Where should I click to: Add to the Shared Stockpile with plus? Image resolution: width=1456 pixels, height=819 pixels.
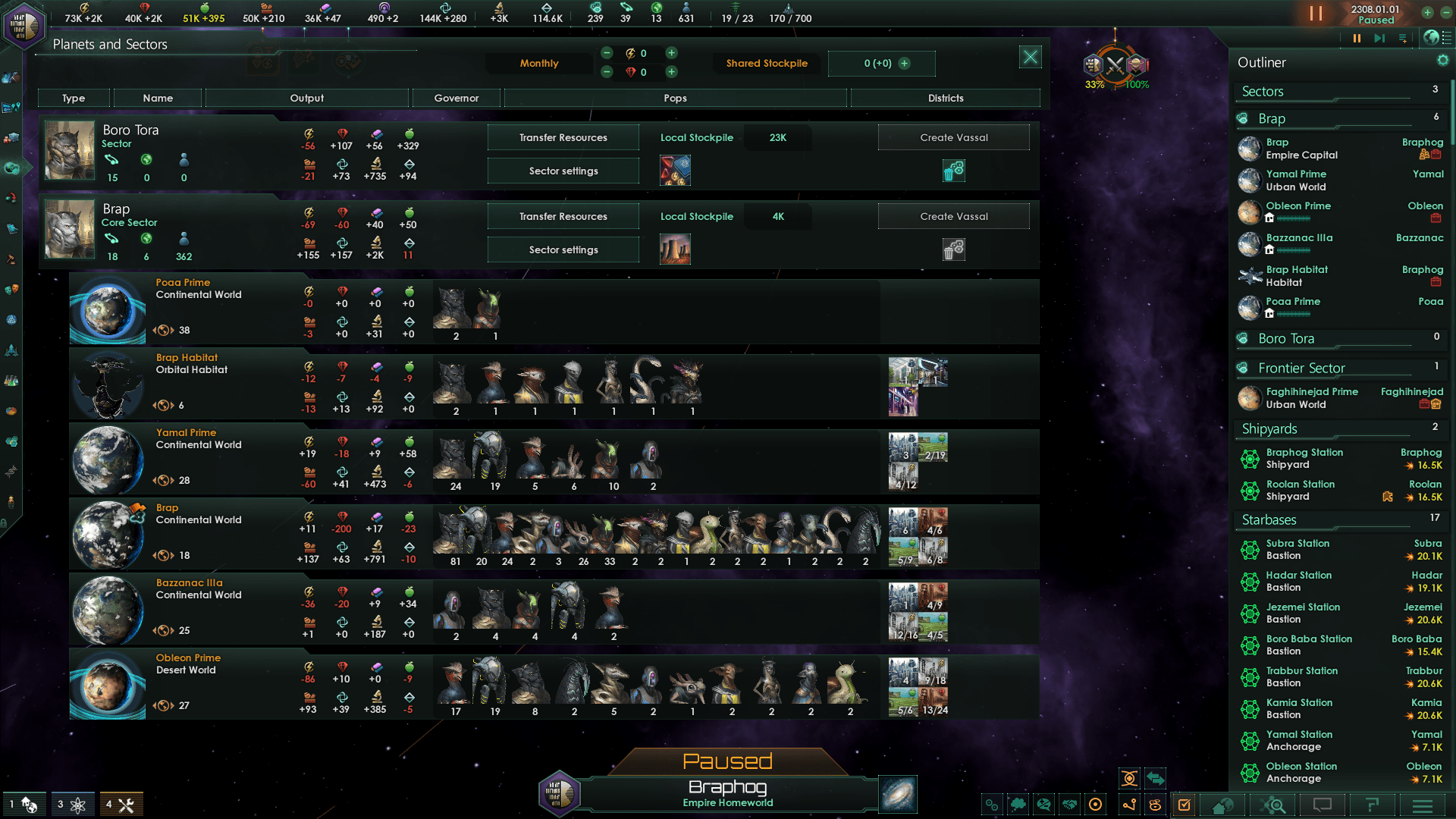(905, 64)
